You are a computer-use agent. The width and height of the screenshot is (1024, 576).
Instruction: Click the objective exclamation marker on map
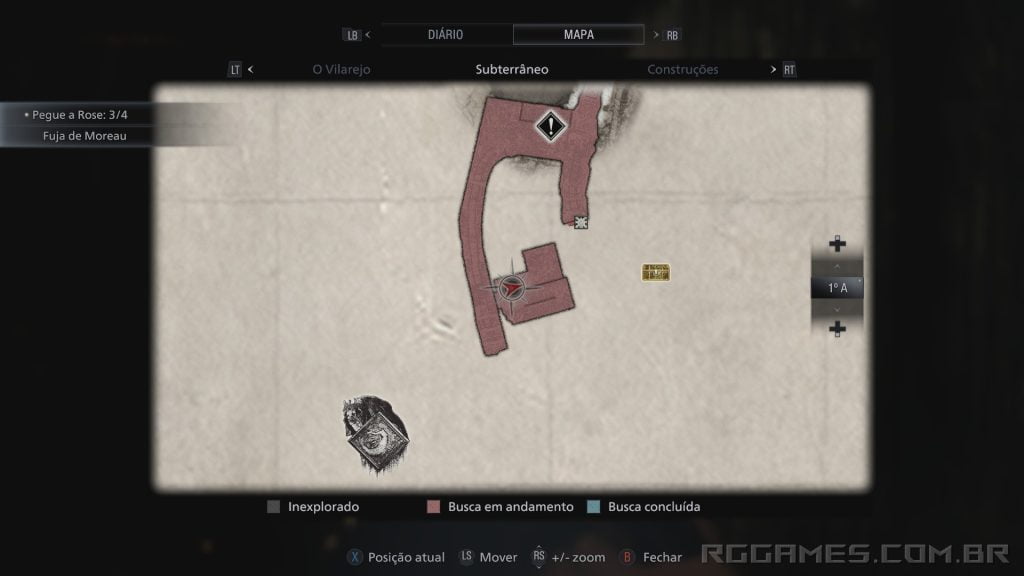pyautogui.click(x=550, y=126)
